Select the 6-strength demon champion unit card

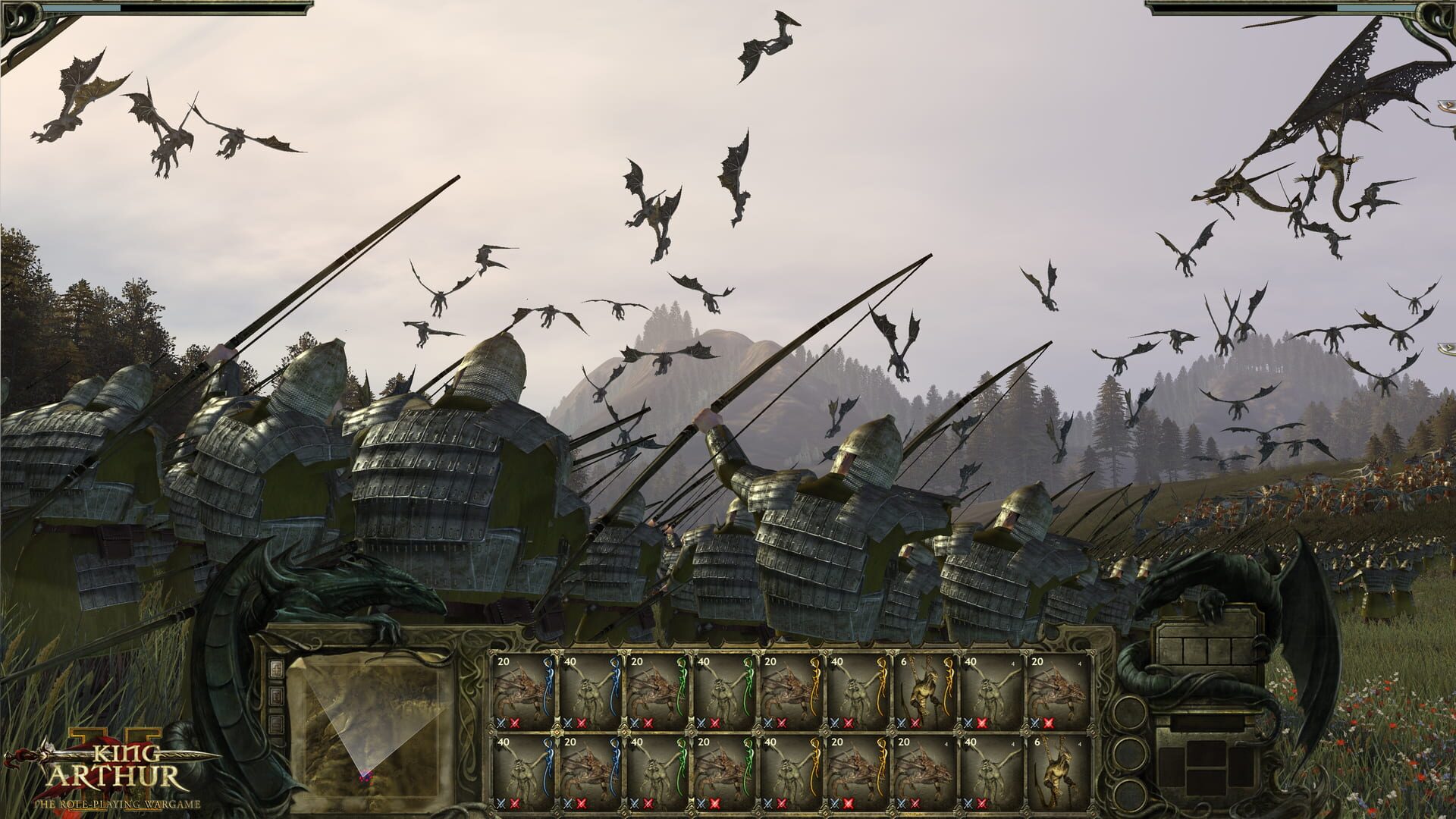[927, 689]
